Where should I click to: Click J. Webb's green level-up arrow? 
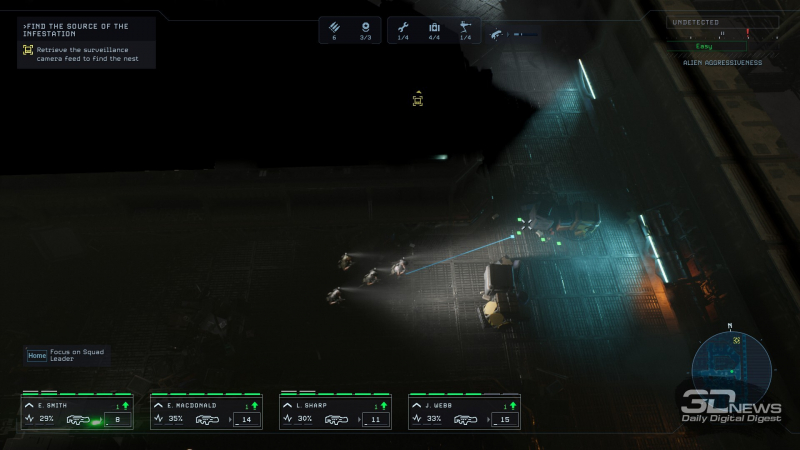pos(513,405)
